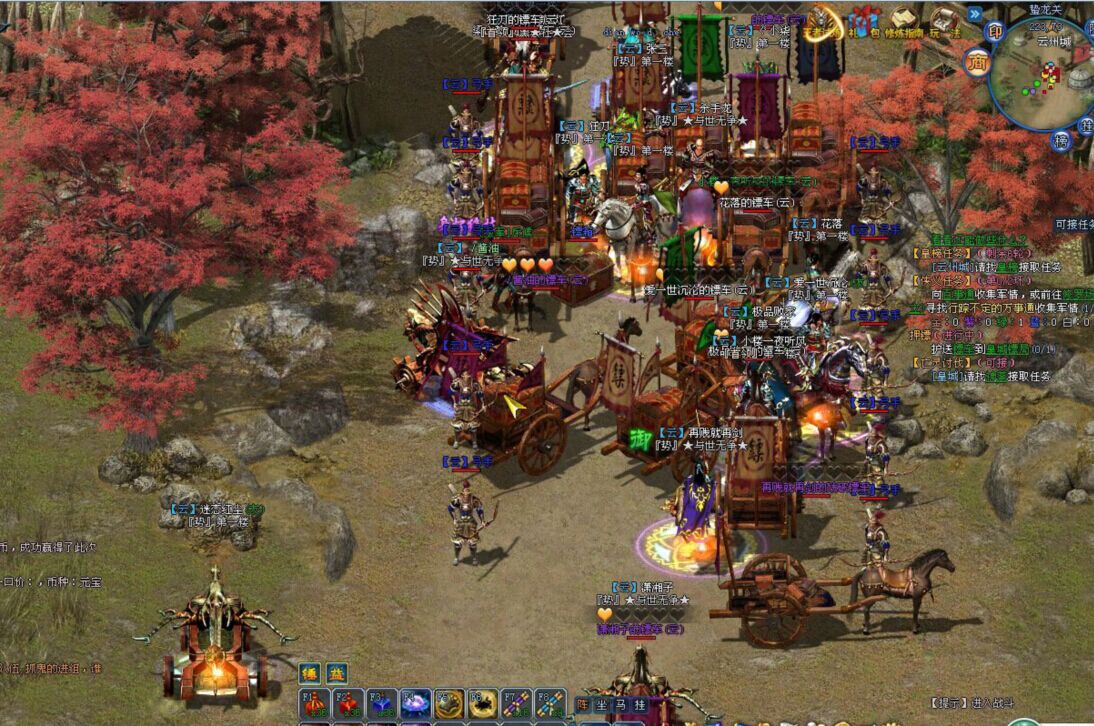The height and width of the screenshot is (726, 1094).
Task: Use the F8 blue scroll item
Action: click(x=550, y=703)
